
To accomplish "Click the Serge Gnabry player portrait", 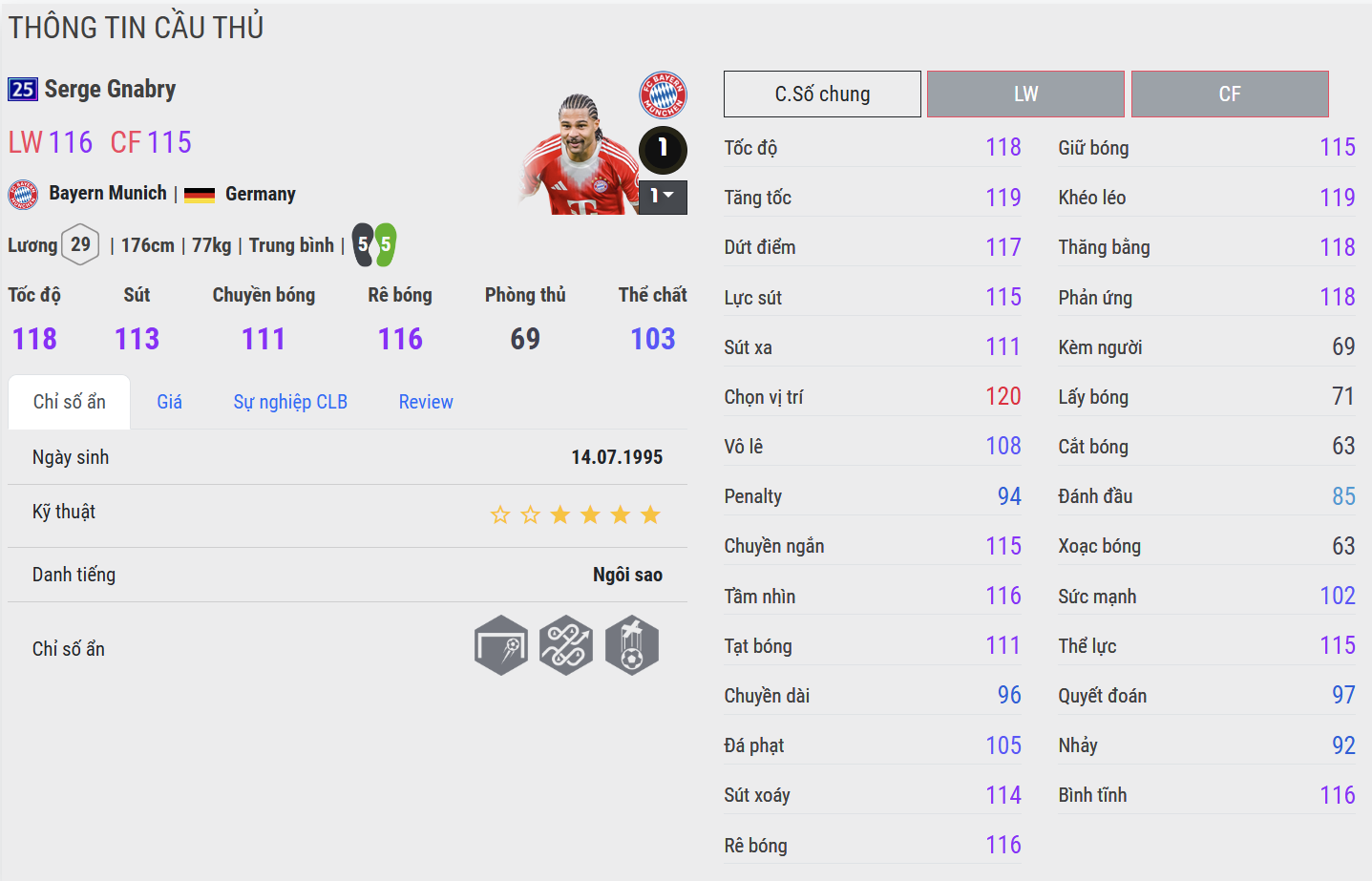I will (x=579, y=157).
